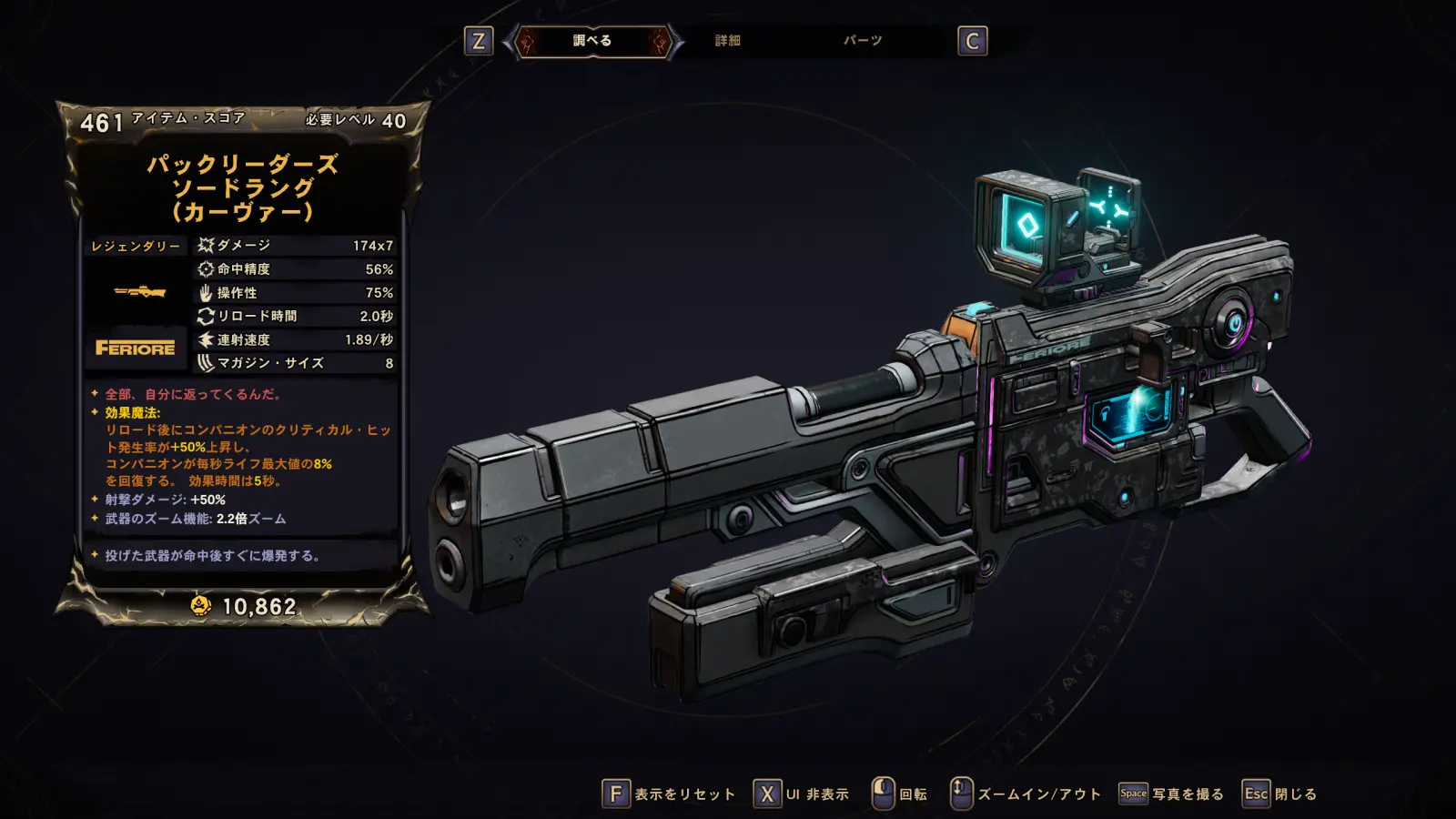Select the 調べる (Inspect) tab
The image size is (1456, 819).
click(592, 41)
